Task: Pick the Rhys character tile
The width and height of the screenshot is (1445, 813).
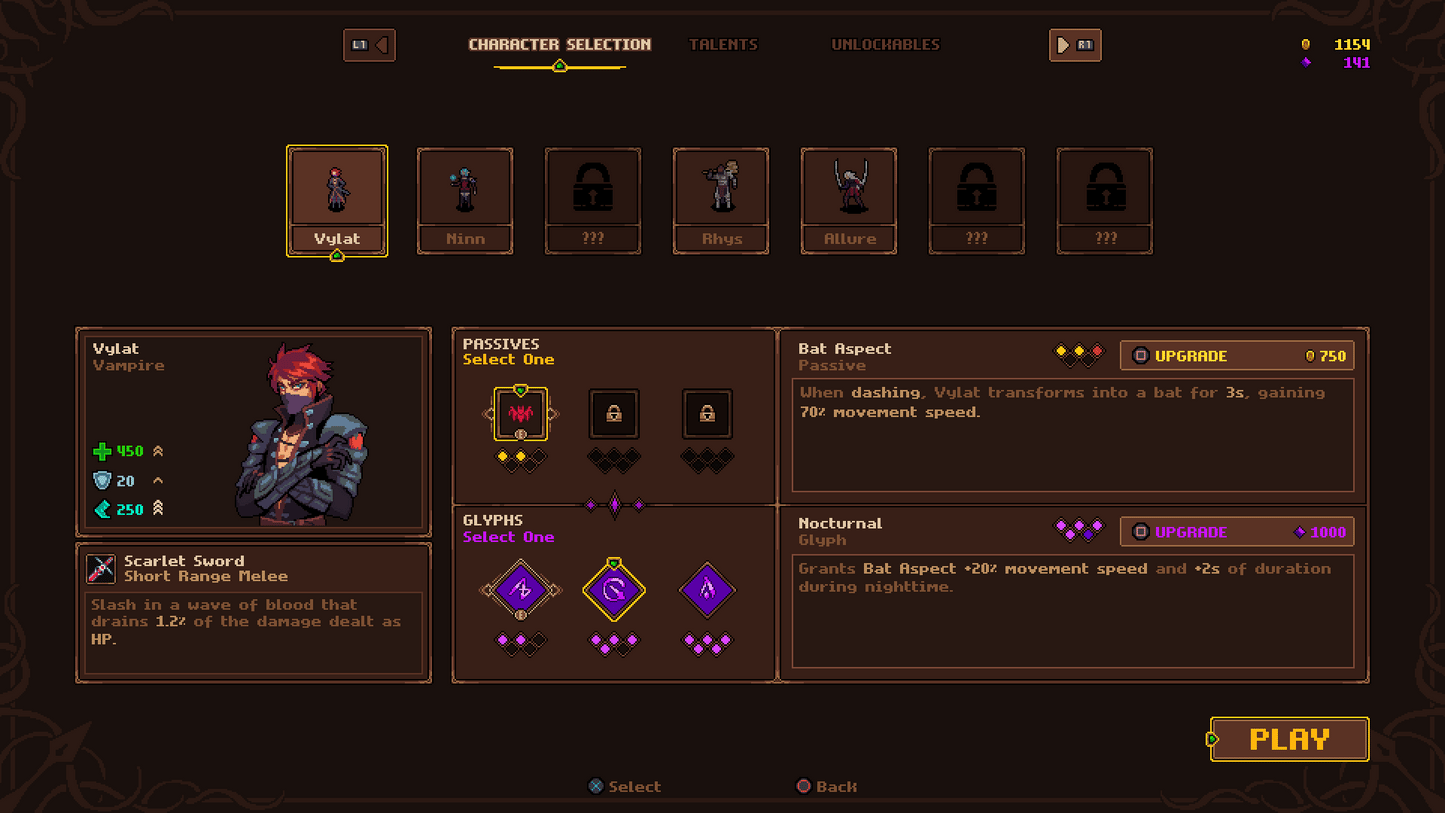Action: click(721, 200)
